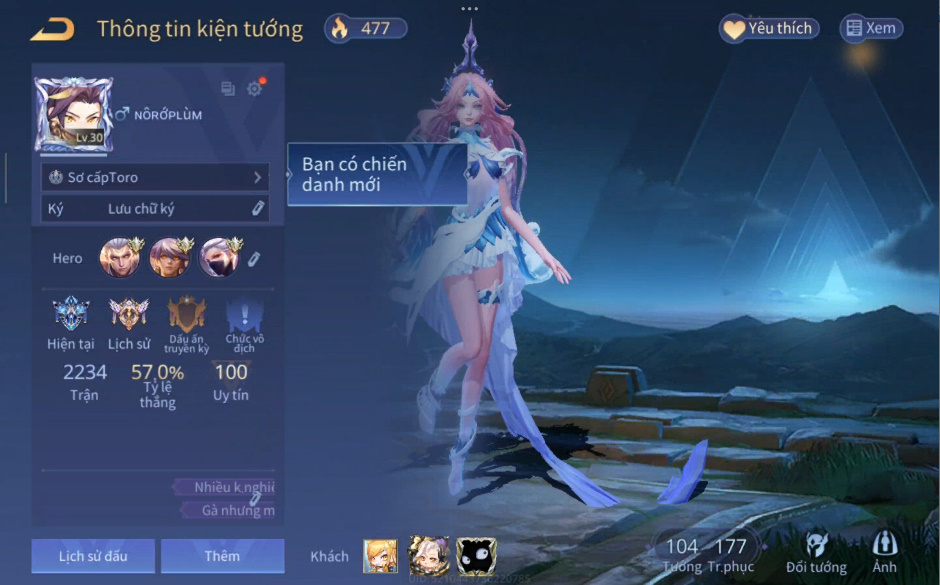Screen dimensions: 940x585
Task: View the 104 Tướng heroes count
Action: click(682, 553)
